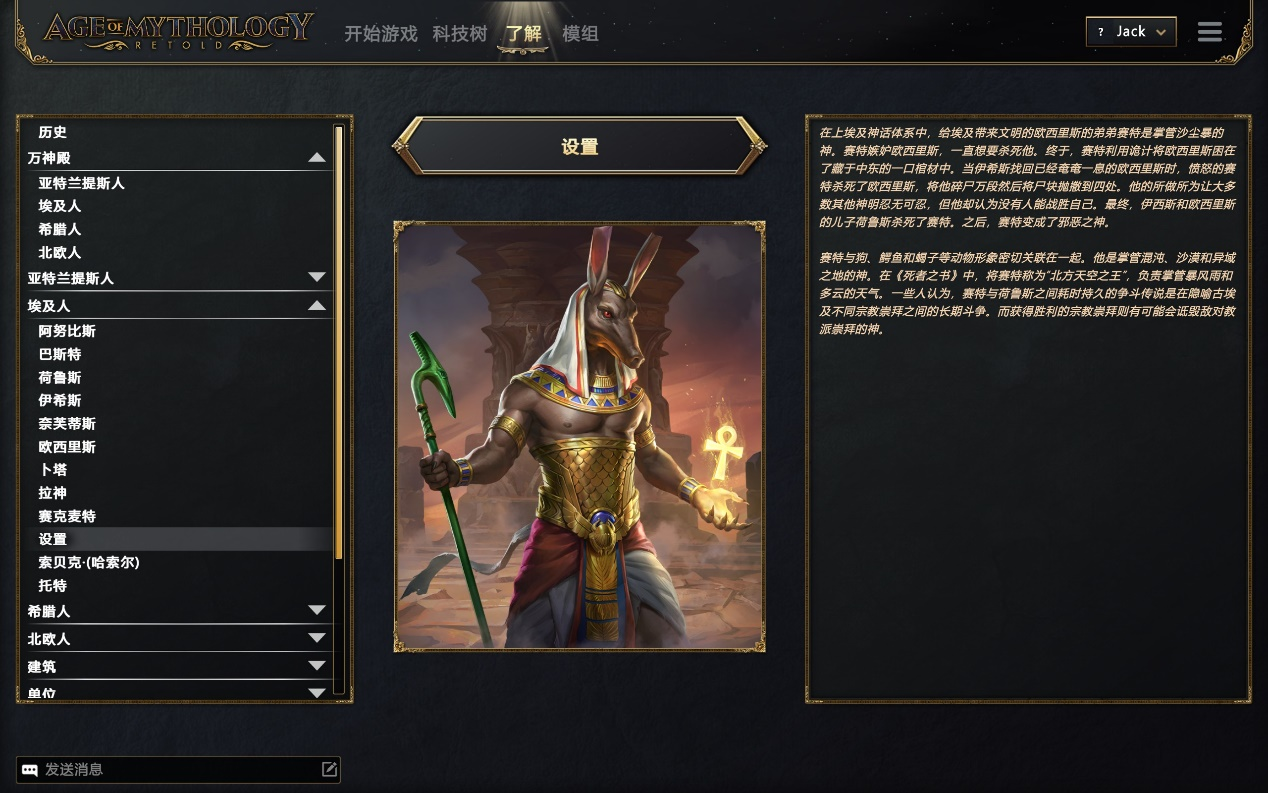Expand the 建筑 category
Viewport: 1268px width, 793px height.
(x=316, y=666)
